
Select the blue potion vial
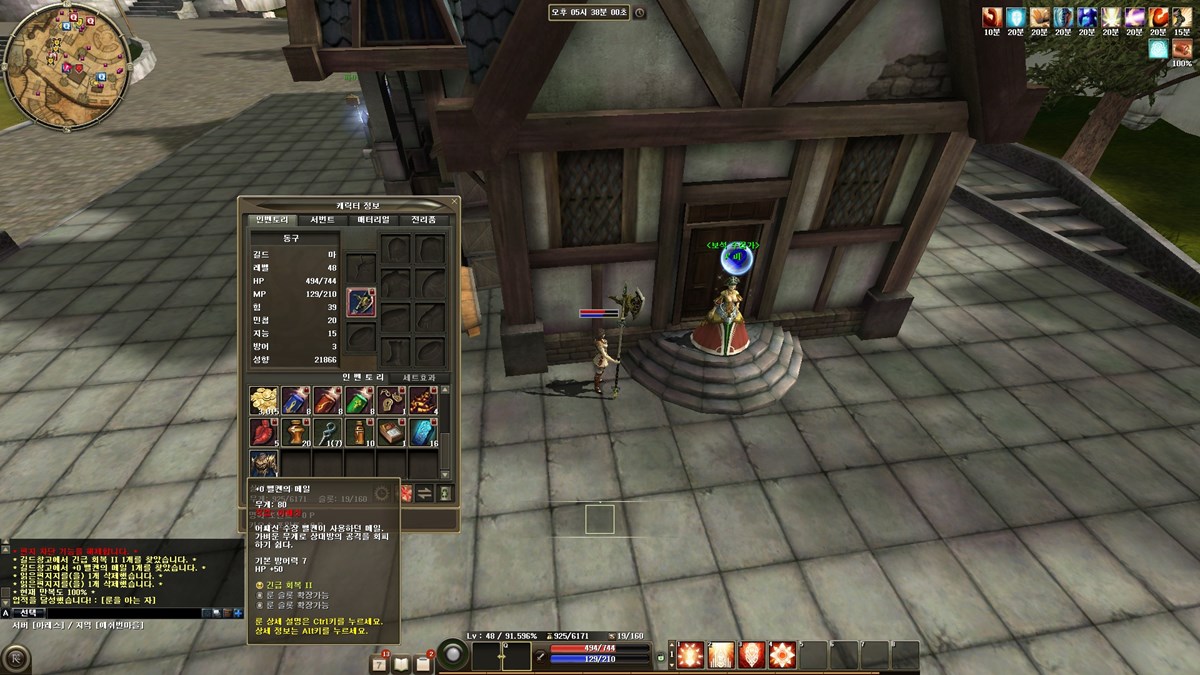coord(296,401)
